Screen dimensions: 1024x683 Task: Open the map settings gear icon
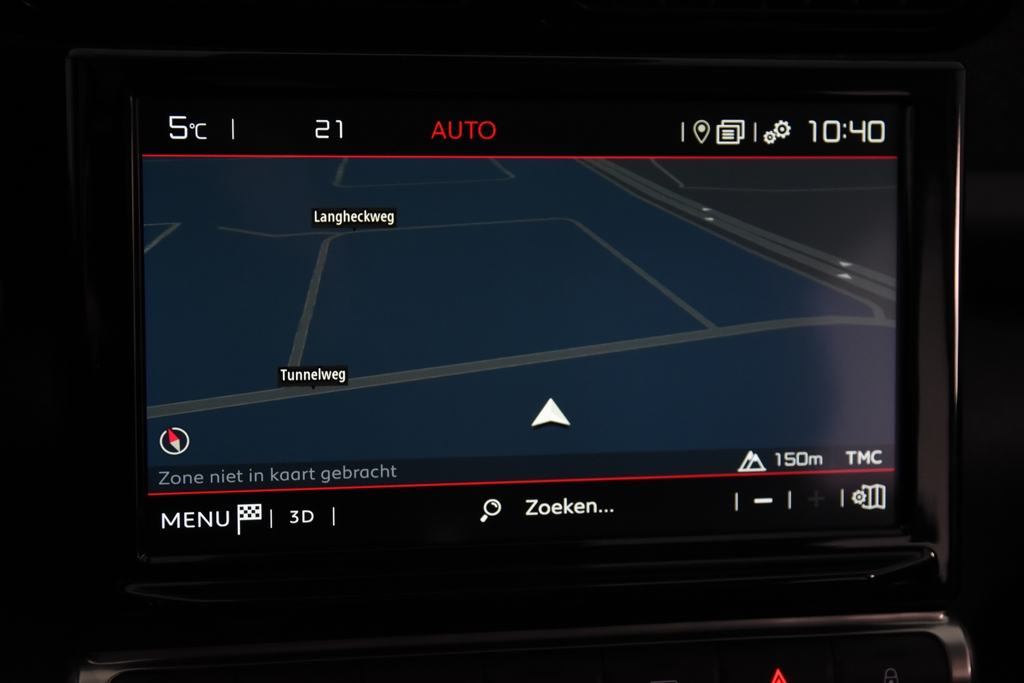tap(868, 497)
